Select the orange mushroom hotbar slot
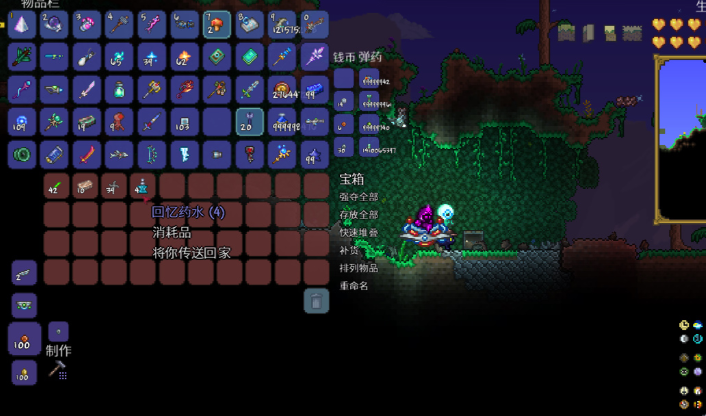 [217, 23]
